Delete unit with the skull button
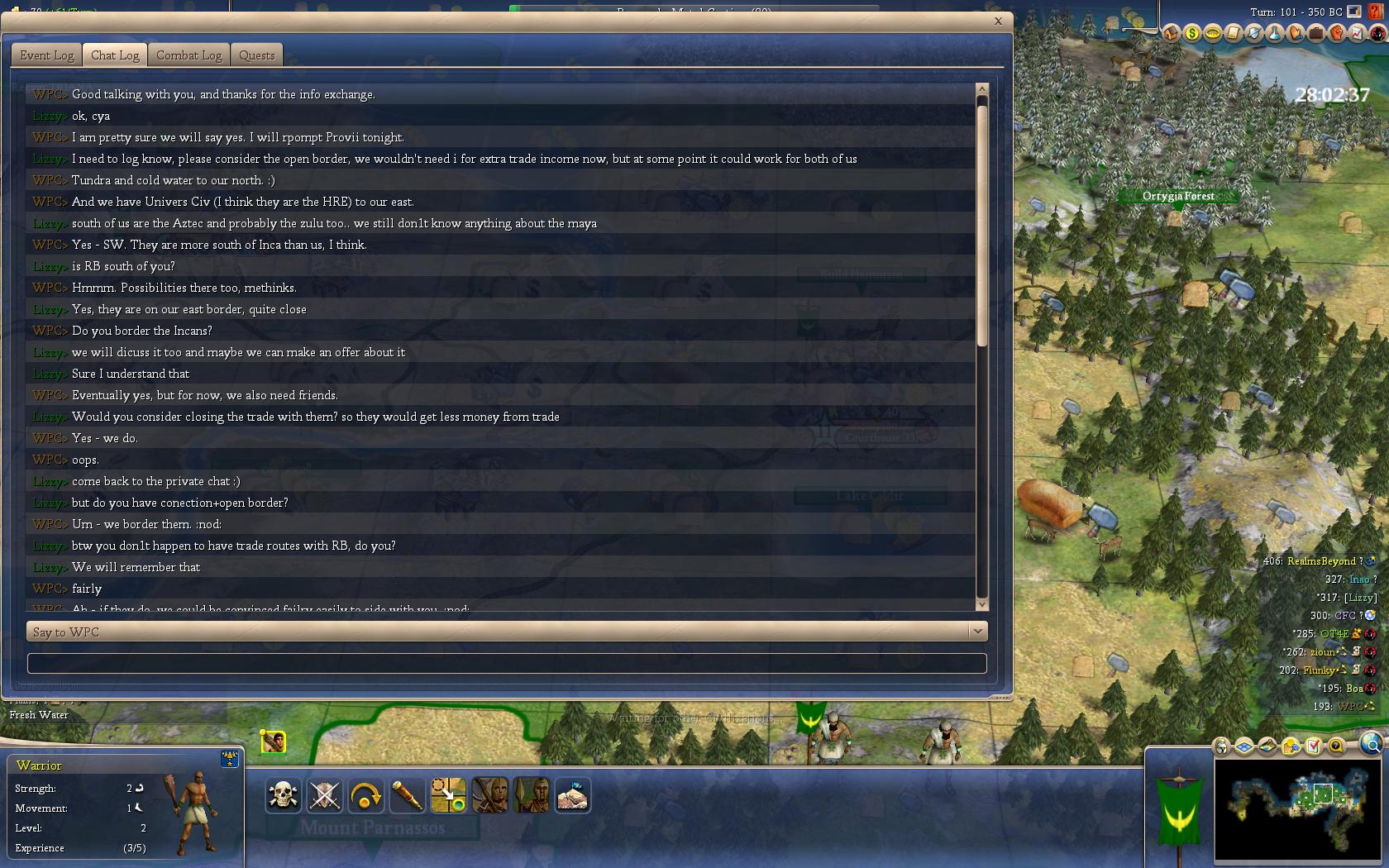 [x=283, y=796]
